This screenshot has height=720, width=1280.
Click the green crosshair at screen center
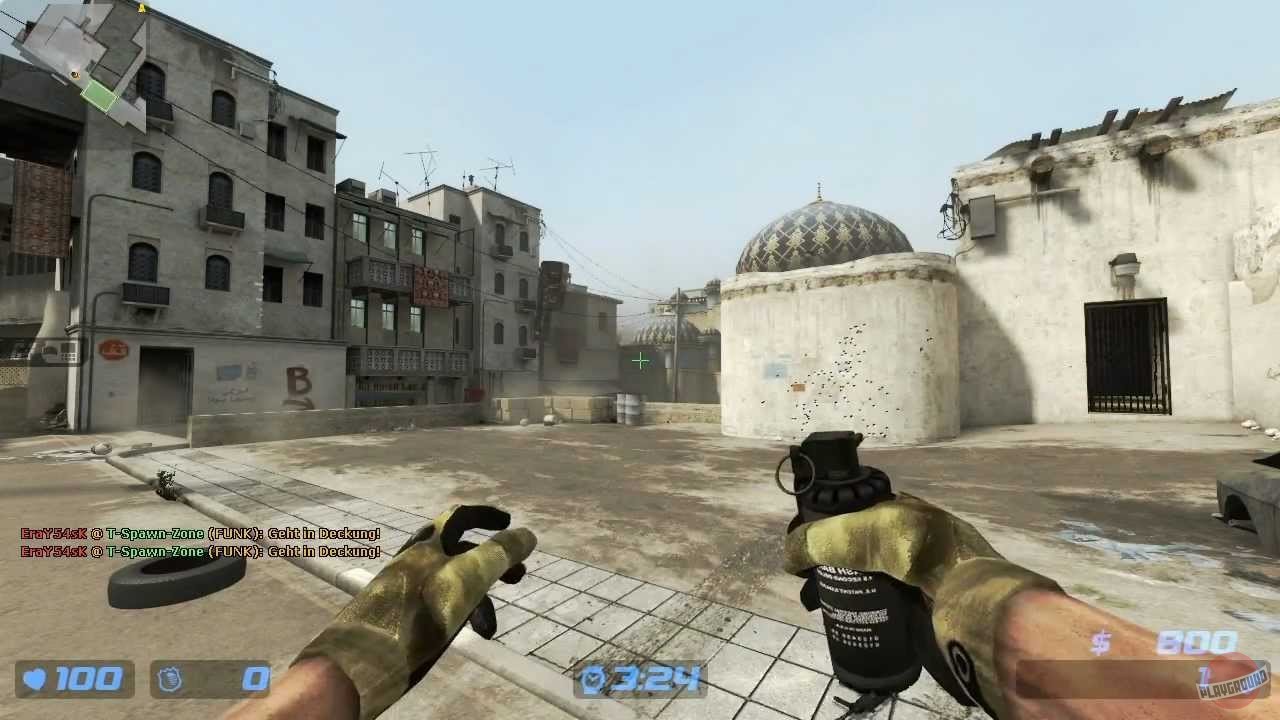tap(640, 360)
